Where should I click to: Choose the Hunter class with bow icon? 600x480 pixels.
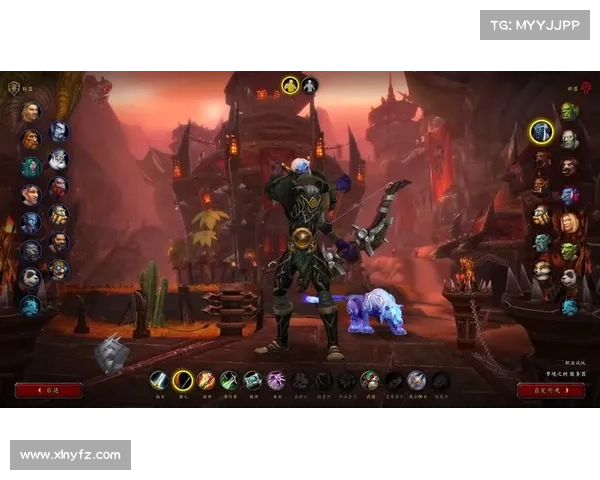[x=182, y=380]
